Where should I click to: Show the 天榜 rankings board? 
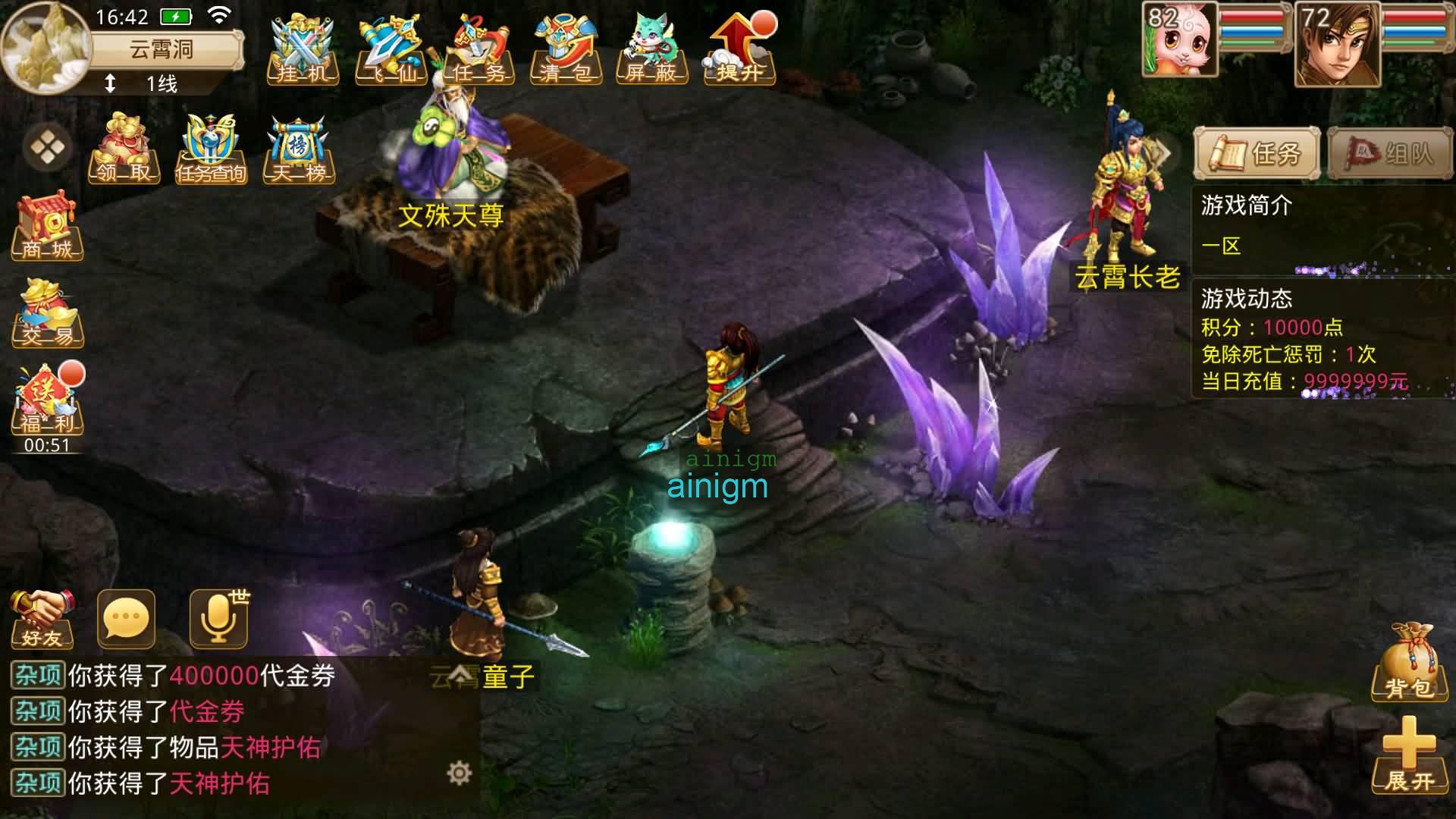(299, 149)
